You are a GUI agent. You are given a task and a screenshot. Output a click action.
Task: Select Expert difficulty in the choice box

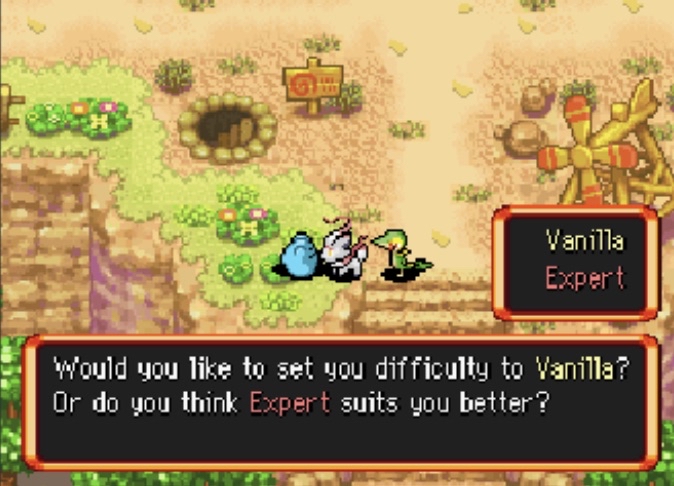click(584, 277)
